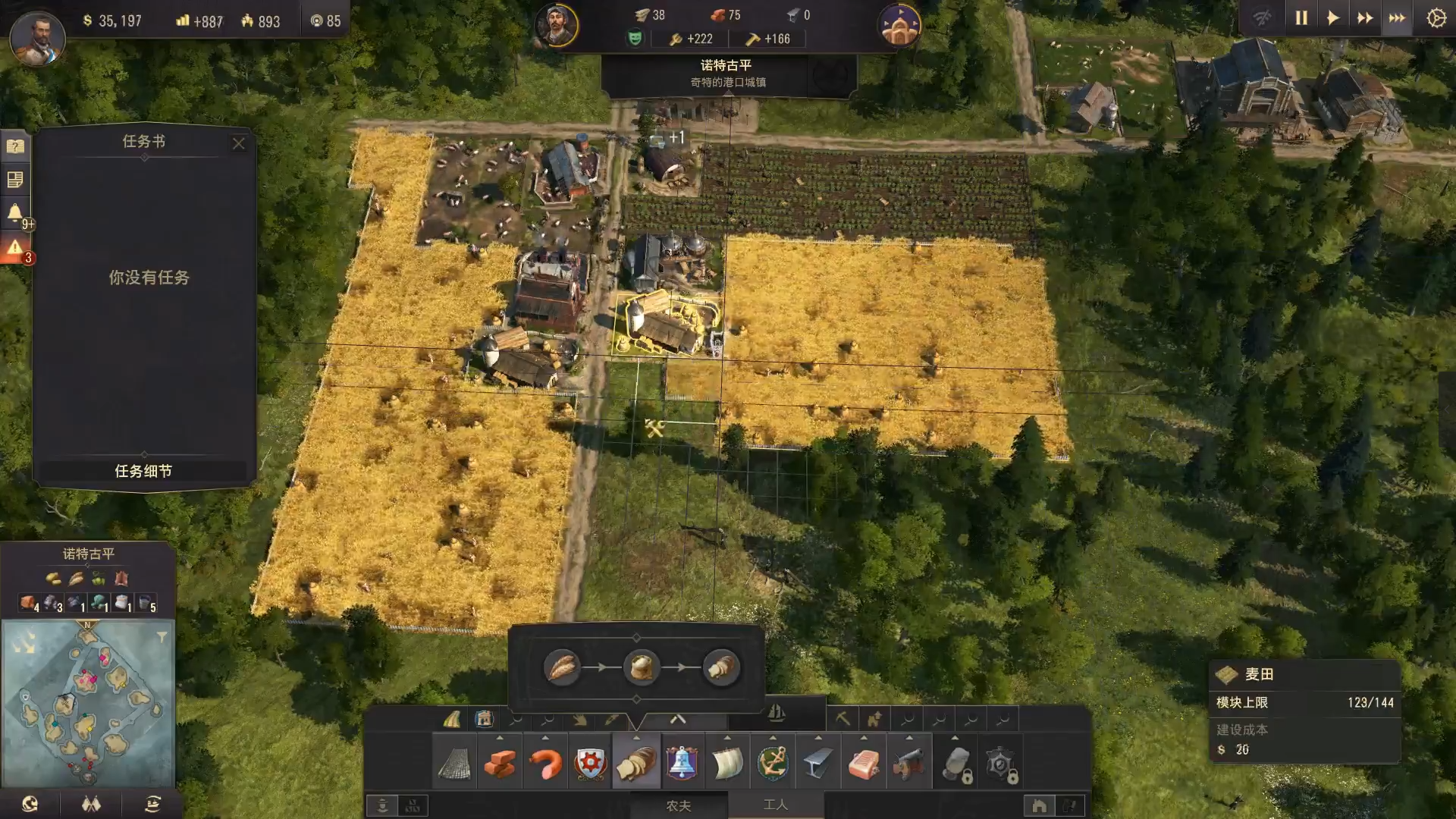Open the gear settings menu
Viewport: 1456px width, 819px height.
click(x=1436, y=18)
